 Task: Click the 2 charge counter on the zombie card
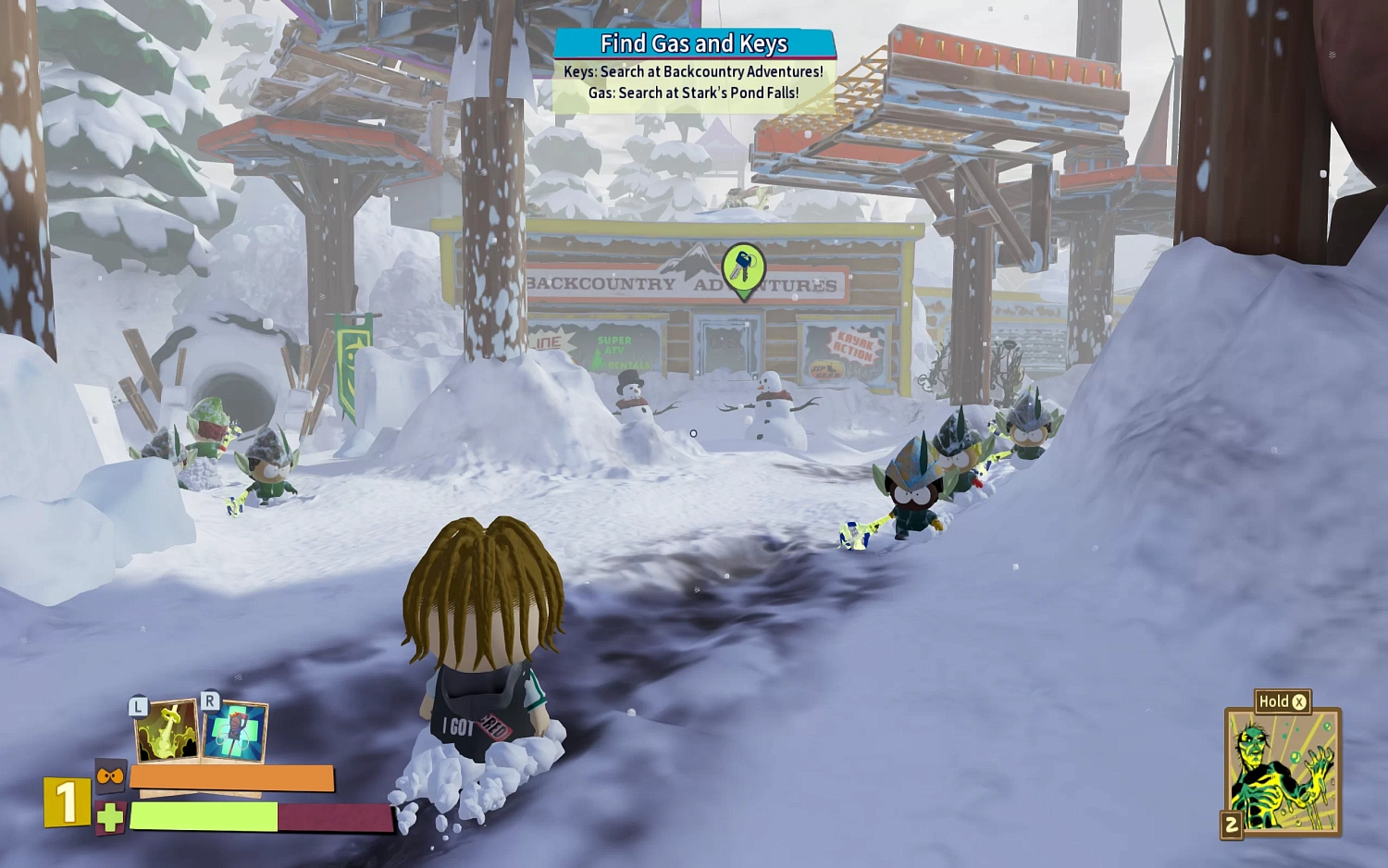pos(1230,824)
